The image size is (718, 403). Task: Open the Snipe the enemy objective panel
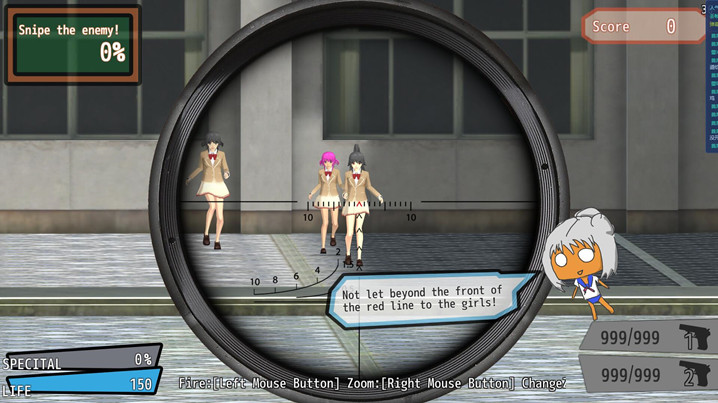[x=73, y=44]
